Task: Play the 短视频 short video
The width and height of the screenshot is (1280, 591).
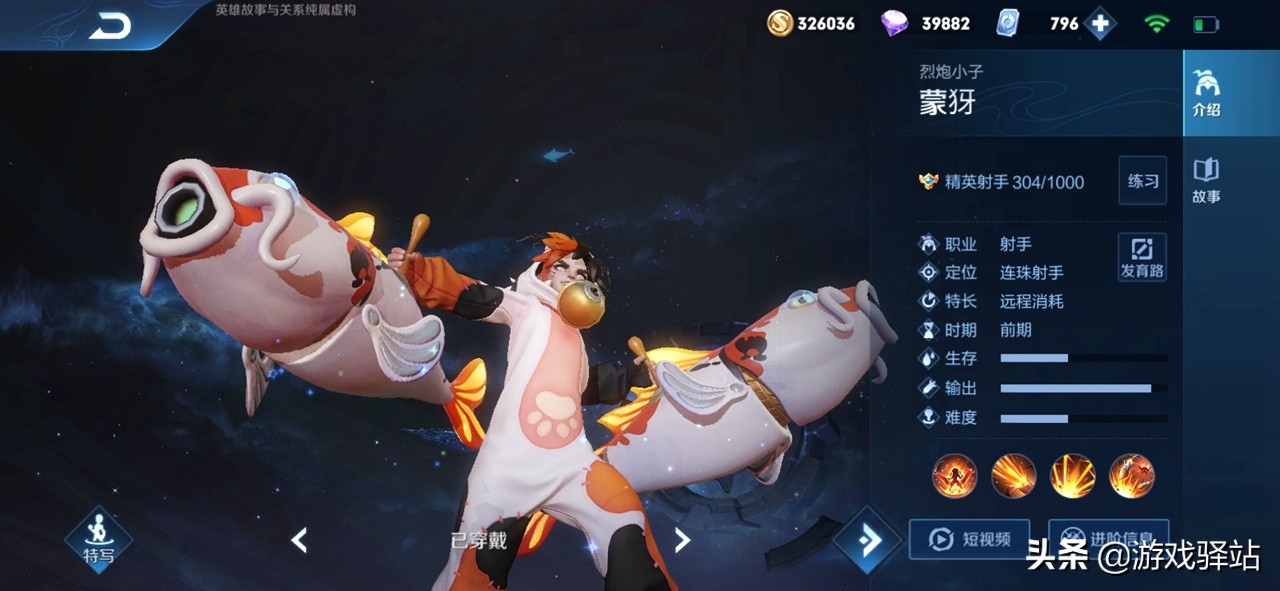Action: pos(968,539)
